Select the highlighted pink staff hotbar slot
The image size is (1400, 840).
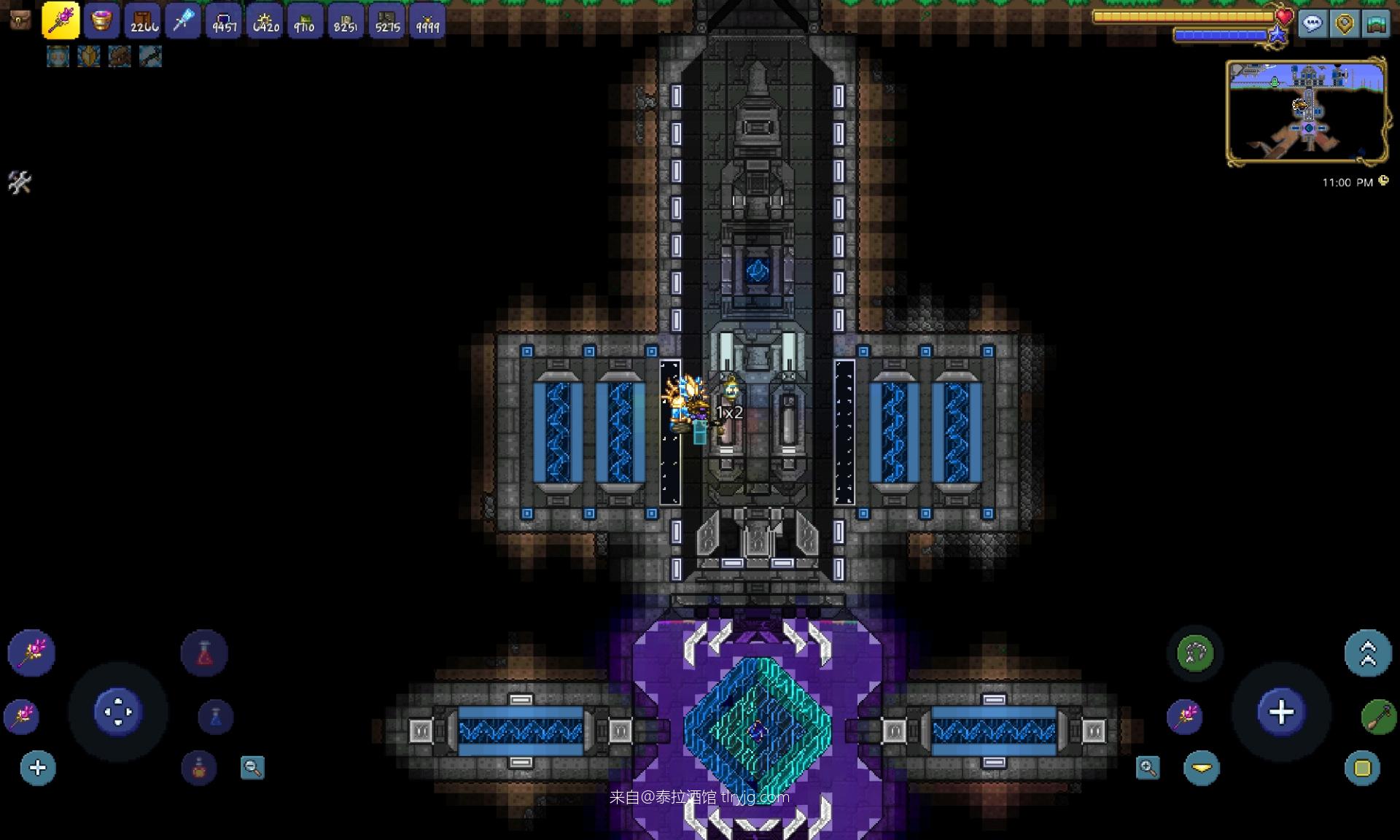click(x=61, y=20)
